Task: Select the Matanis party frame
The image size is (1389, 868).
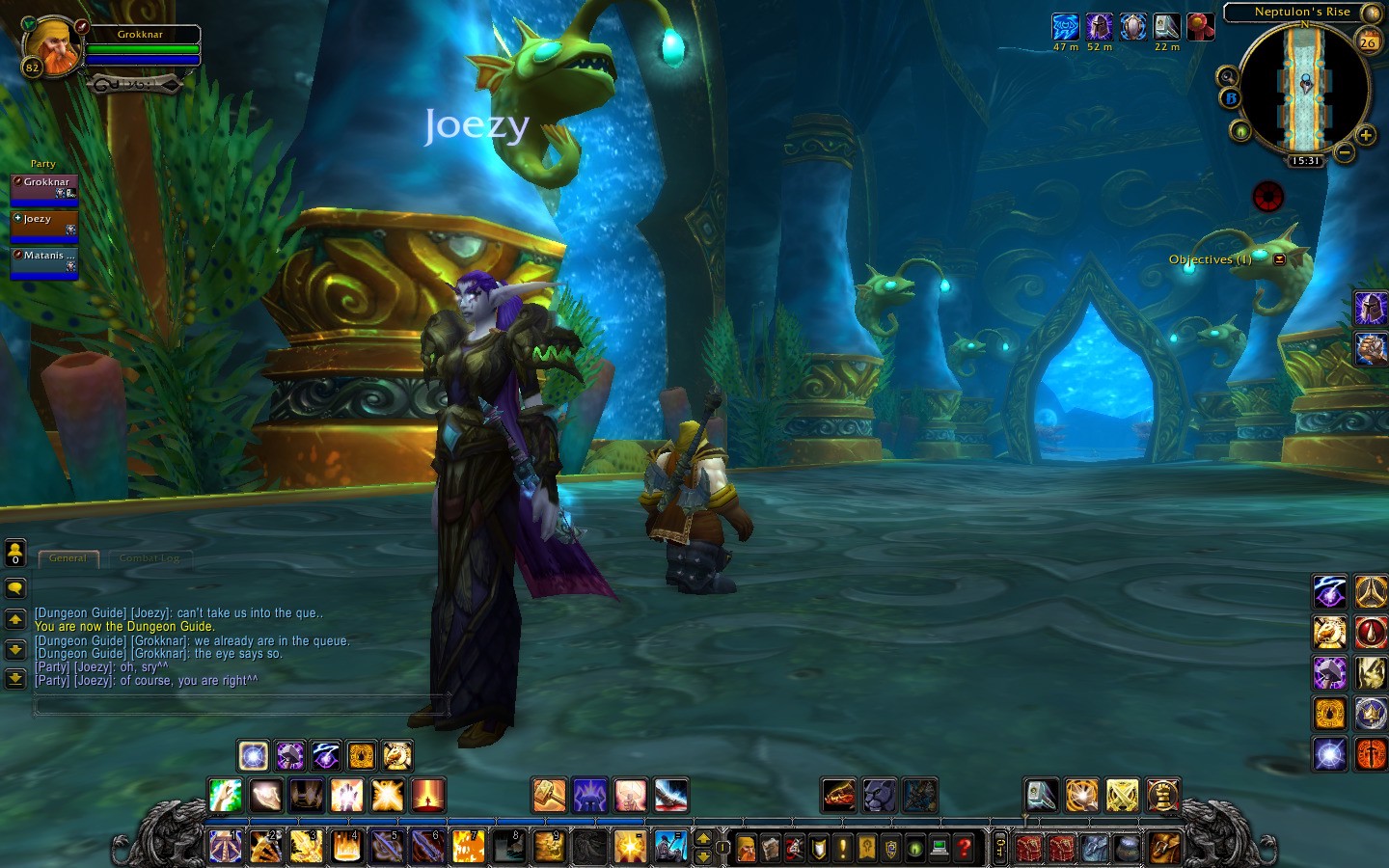Action: coord(43,259)
